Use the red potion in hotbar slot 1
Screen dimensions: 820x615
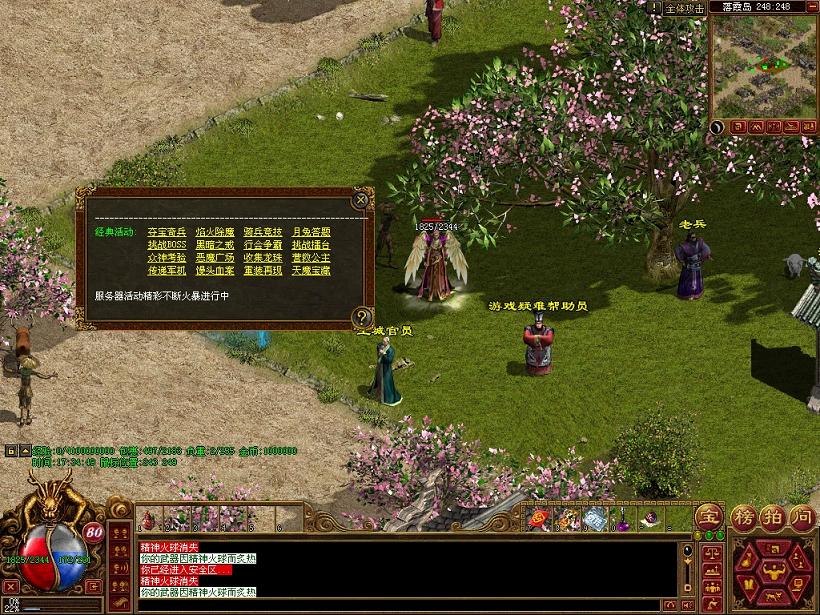tap(149, 520)
